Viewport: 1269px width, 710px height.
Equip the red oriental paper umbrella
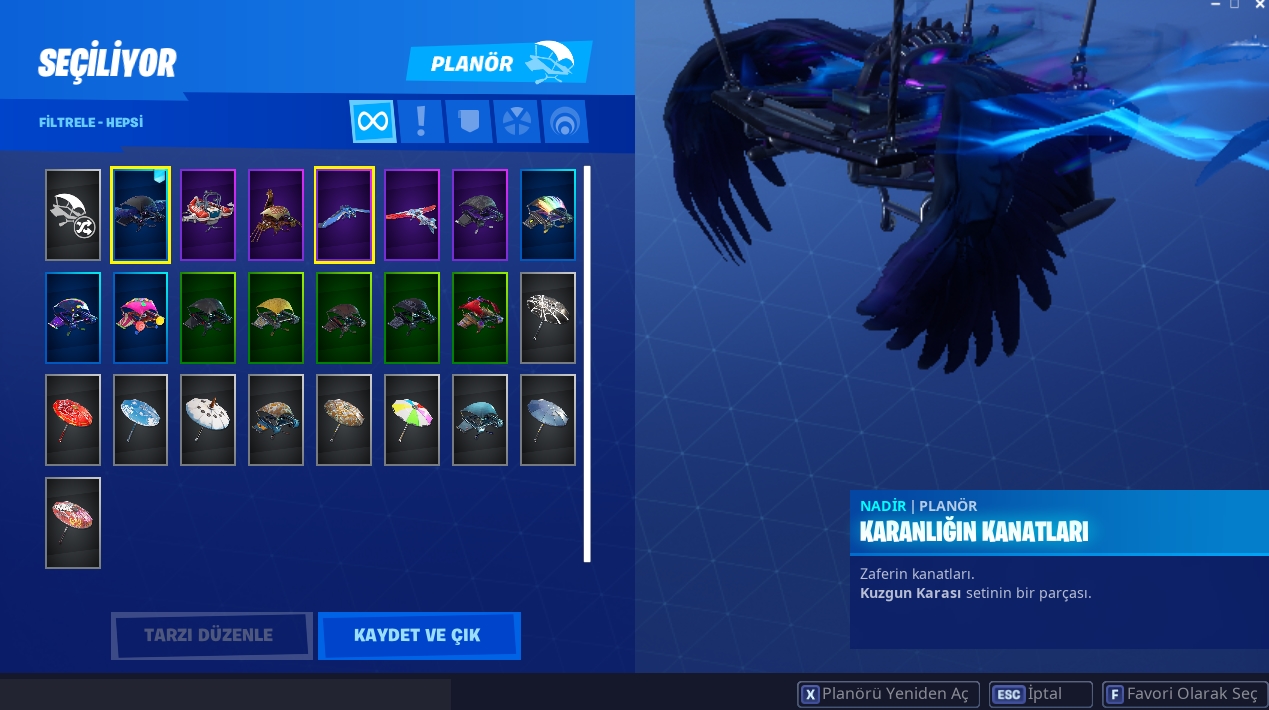[73, 420]
